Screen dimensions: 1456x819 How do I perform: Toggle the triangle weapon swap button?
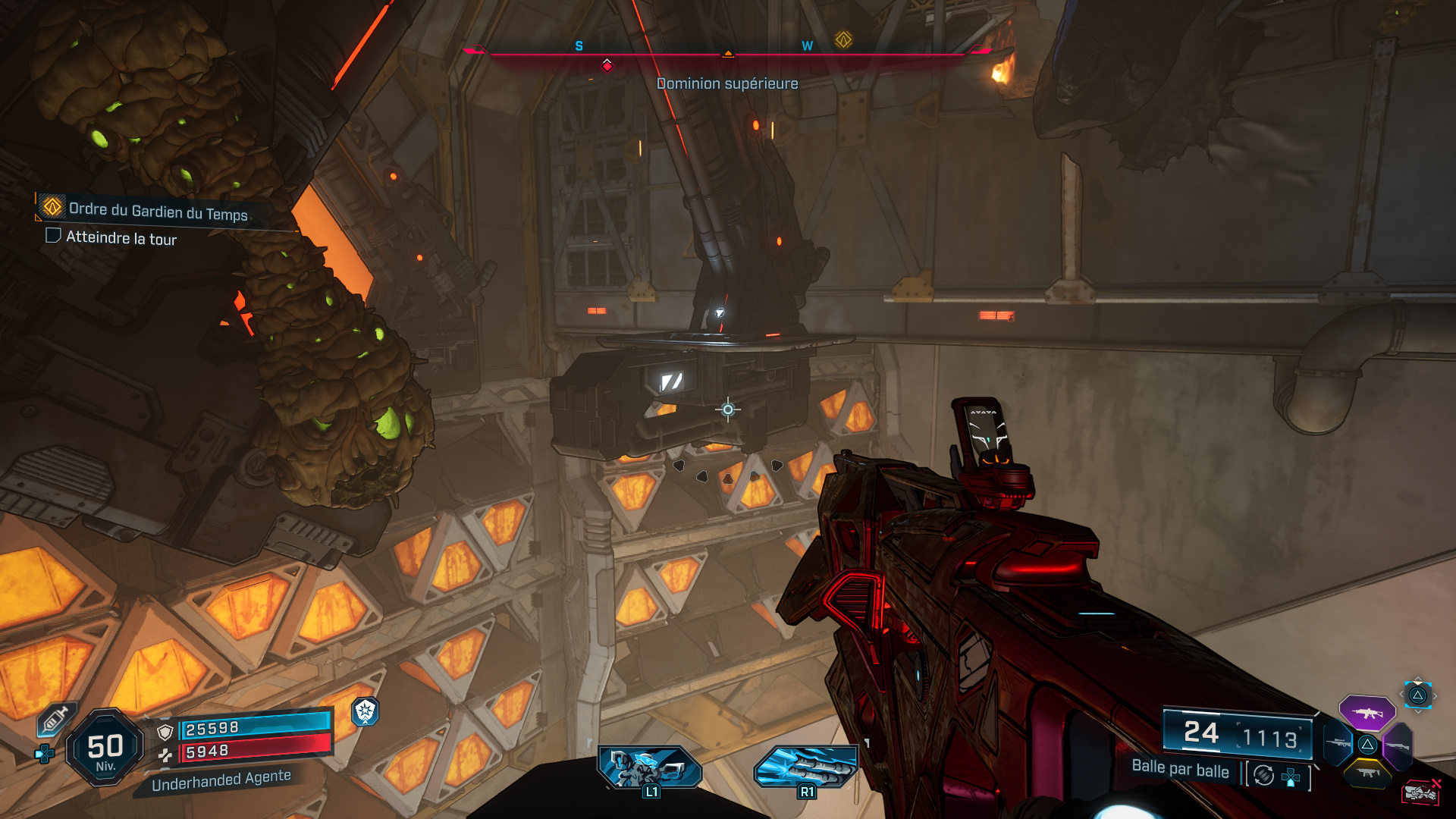point(1418,695)
